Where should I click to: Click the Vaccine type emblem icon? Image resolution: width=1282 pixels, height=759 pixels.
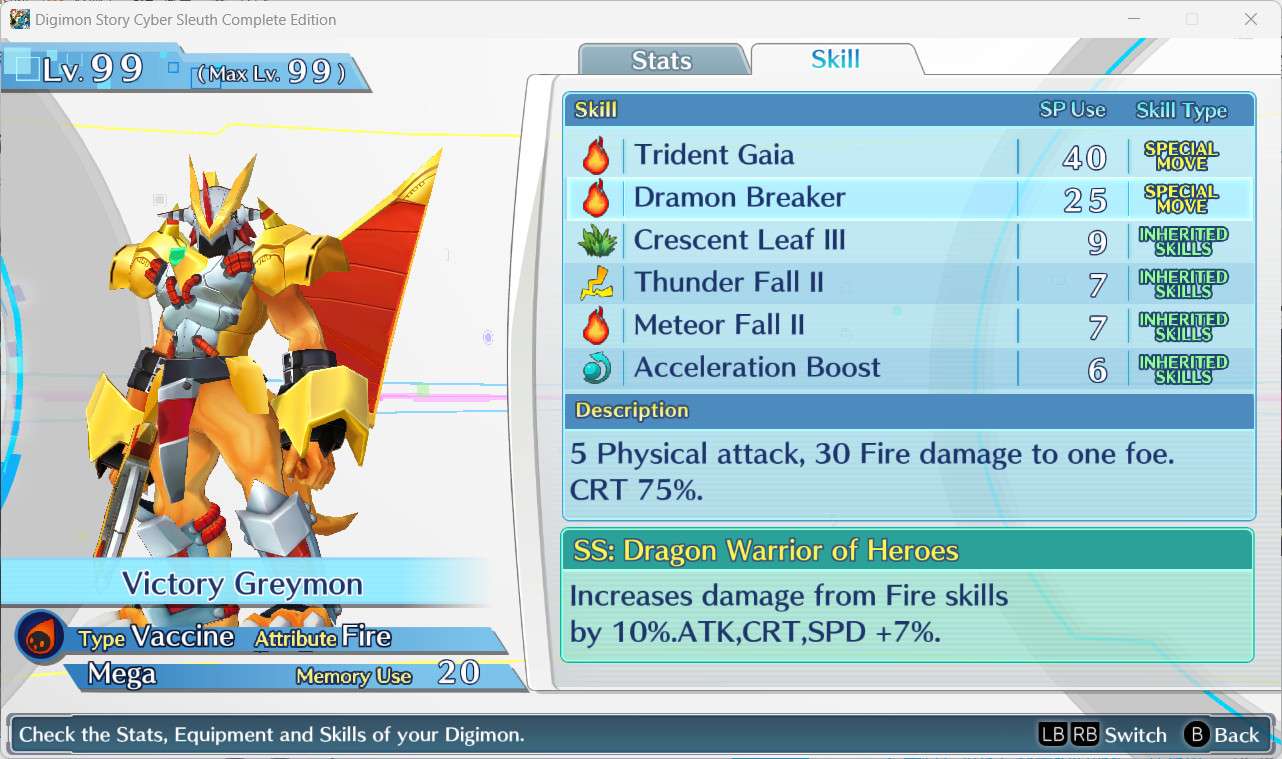pos(40,637)
